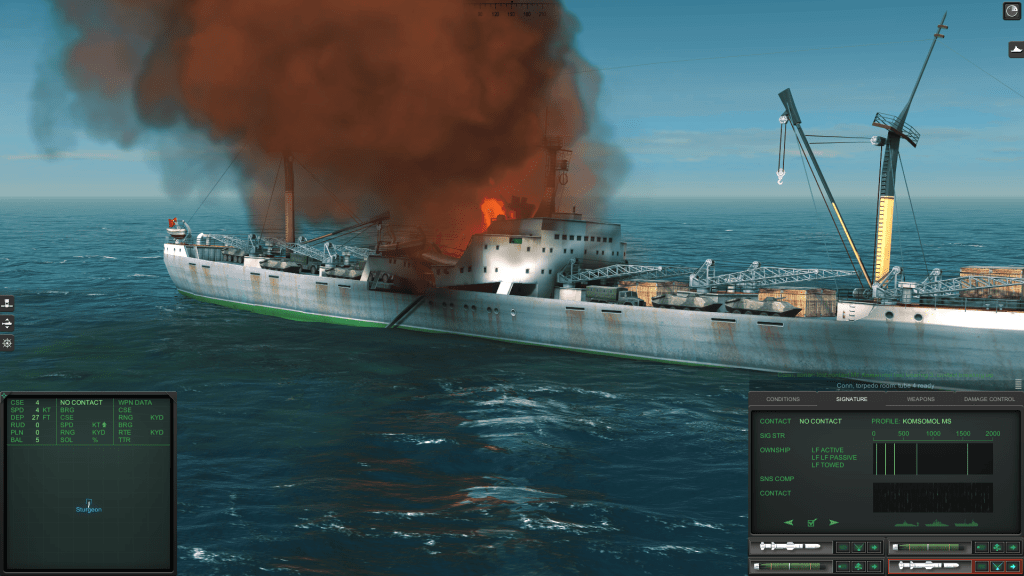This screenshot has width=1024, height=576.
Task: Toggle the message log menu icon
Action: [x=1018, y=384]
